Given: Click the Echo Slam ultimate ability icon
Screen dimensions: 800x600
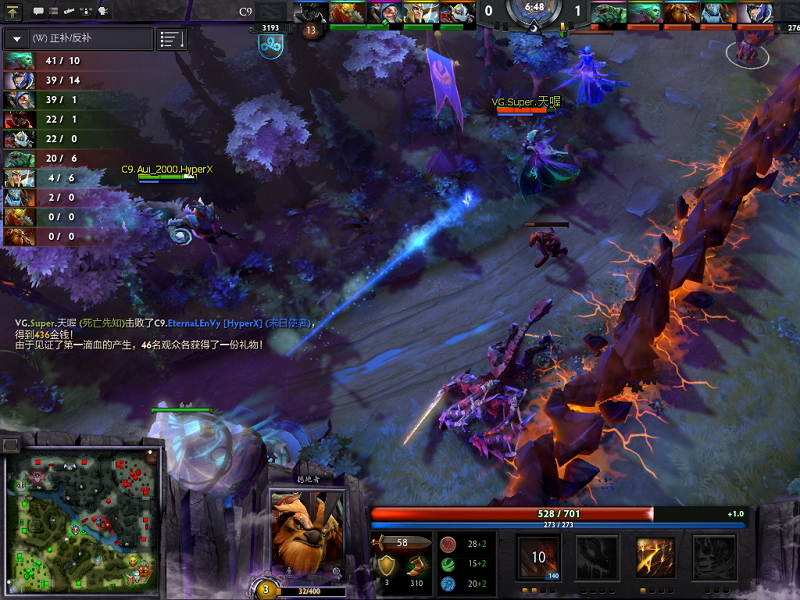Looking at the screenshot, I should click(716, 557).
